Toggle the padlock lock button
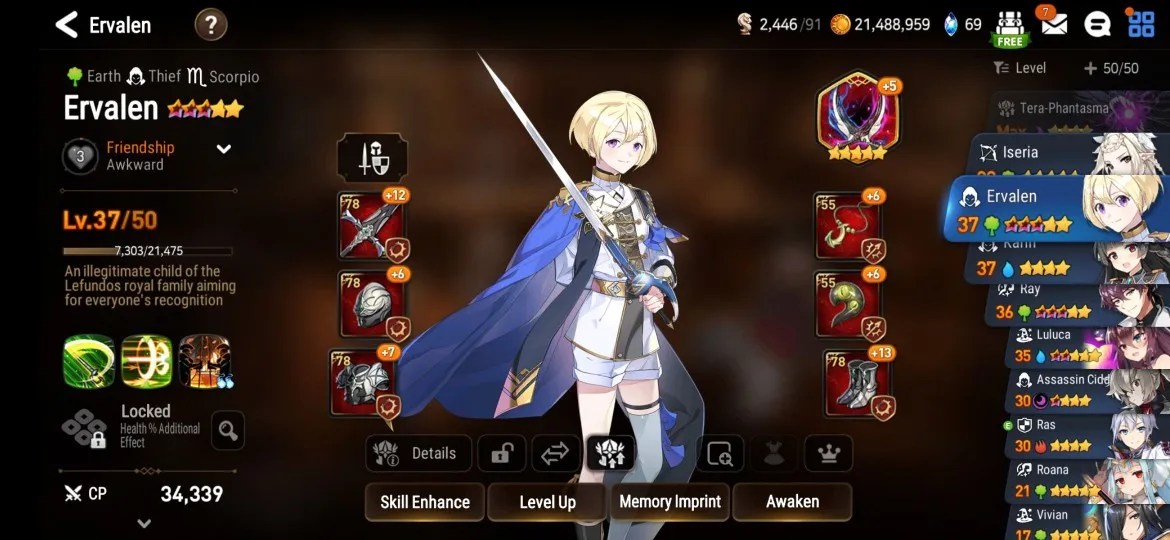The width and height of the screenshot is (1170, 540). 501,453
